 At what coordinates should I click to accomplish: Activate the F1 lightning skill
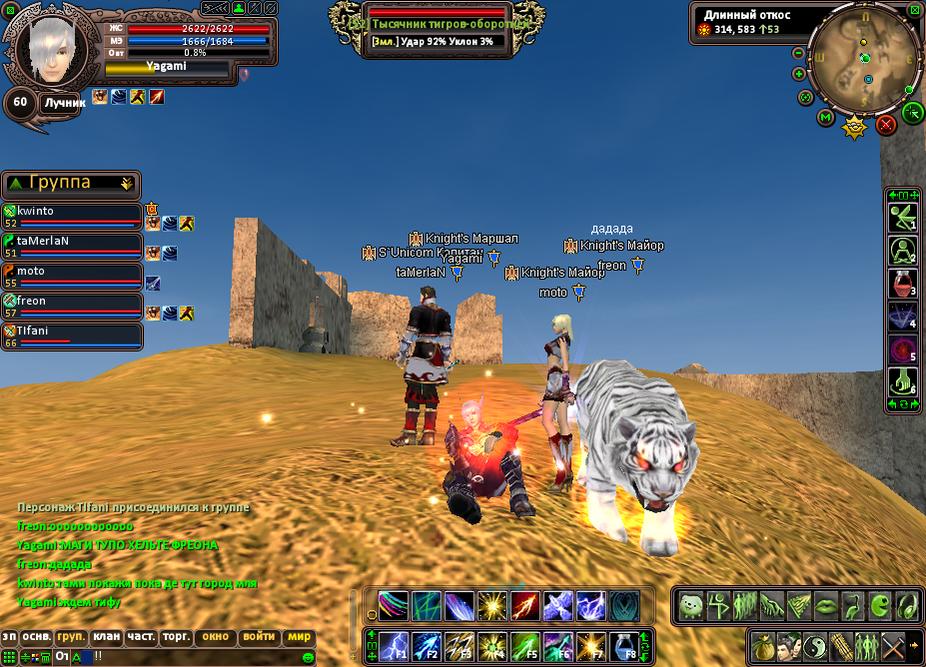coord(393,645)
